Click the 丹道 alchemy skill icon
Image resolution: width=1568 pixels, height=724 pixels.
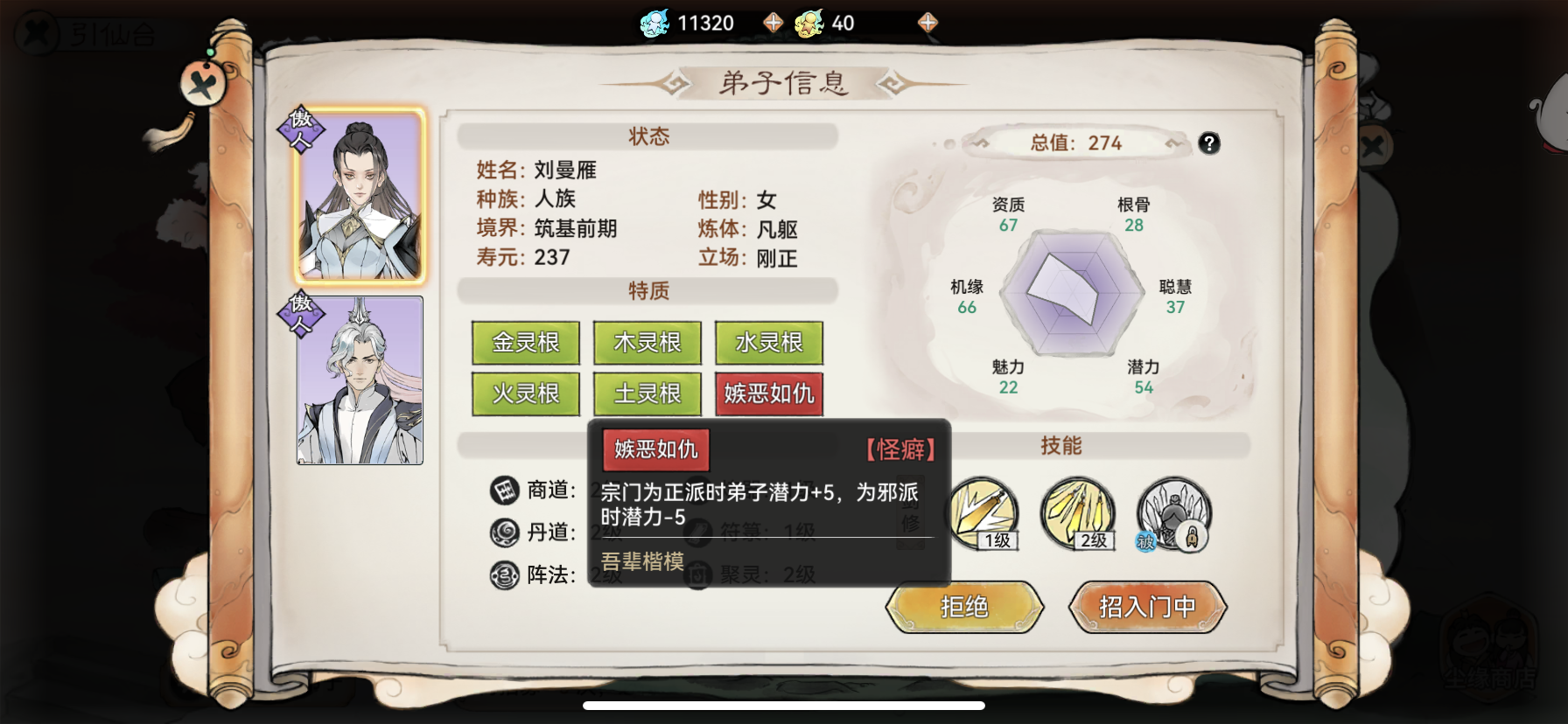pyautogui.click(x=505, y=533)
